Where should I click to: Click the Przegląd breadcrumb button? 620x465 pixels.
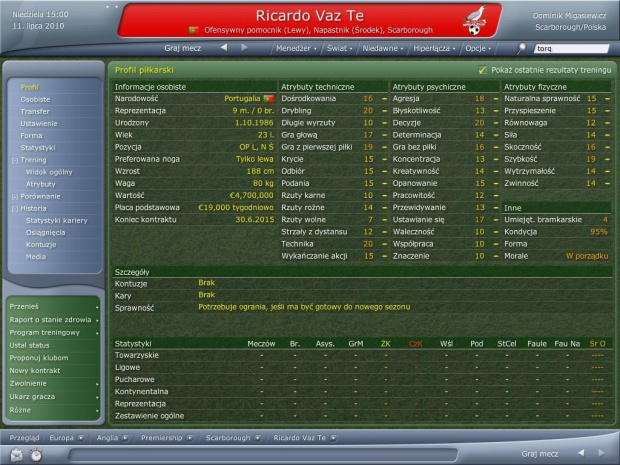coord(24,438)
